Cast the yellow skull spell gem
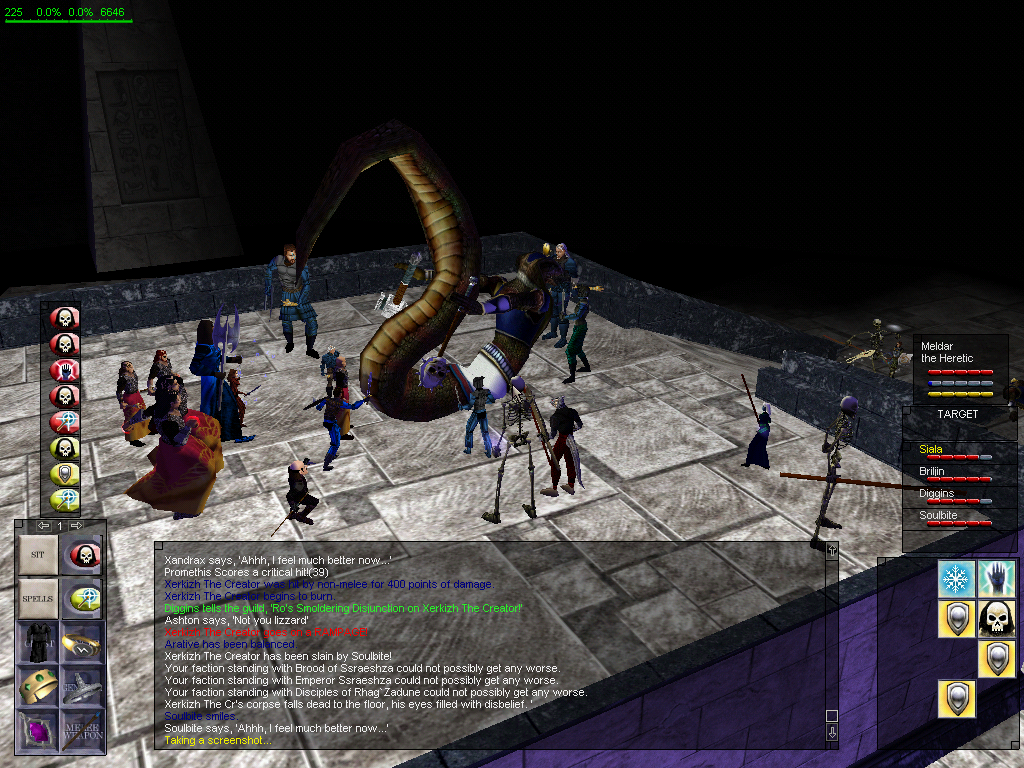The width and height of the screenshot is (1024, 768). tap(65, 449)
